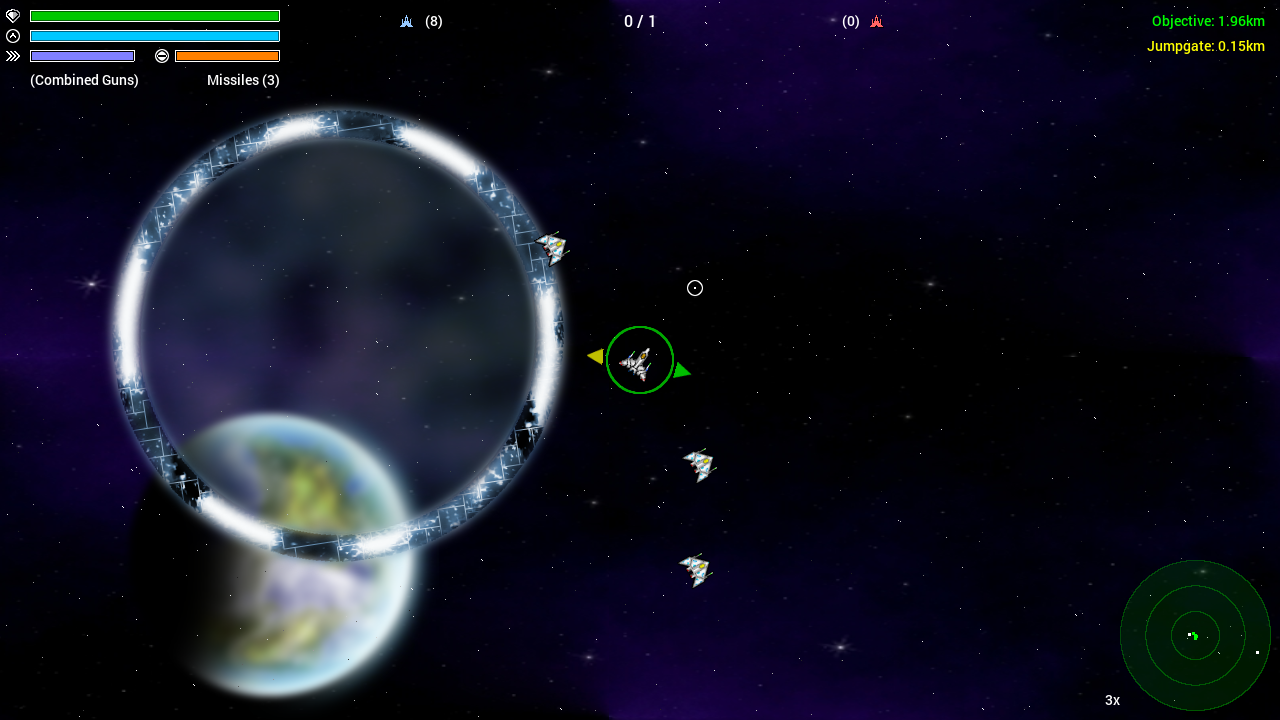Click the red enemy ships icon
Image resolution: width=1280 pixels, height=720 pixels.
coord(876,21)
